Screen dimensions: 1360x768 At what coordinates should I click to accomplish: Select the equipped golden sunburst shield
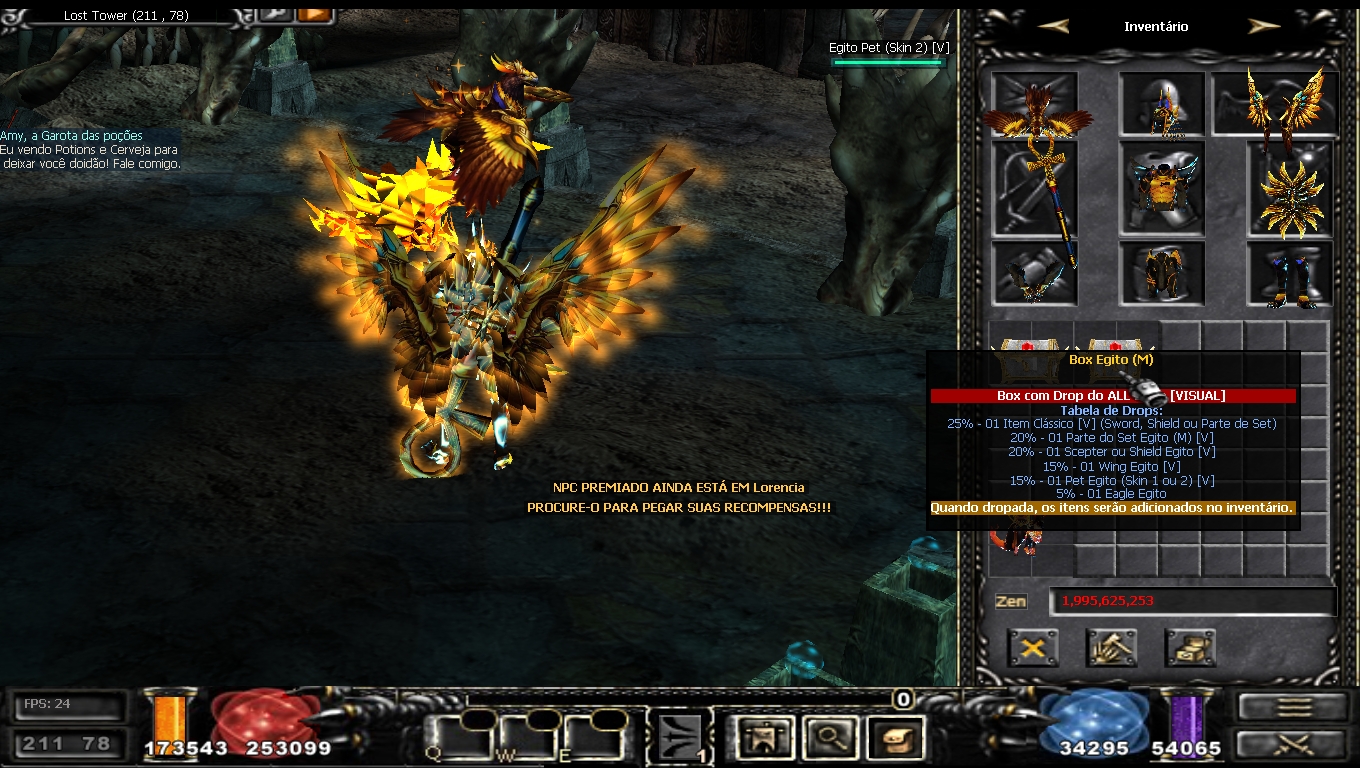tap(1289, 190)
